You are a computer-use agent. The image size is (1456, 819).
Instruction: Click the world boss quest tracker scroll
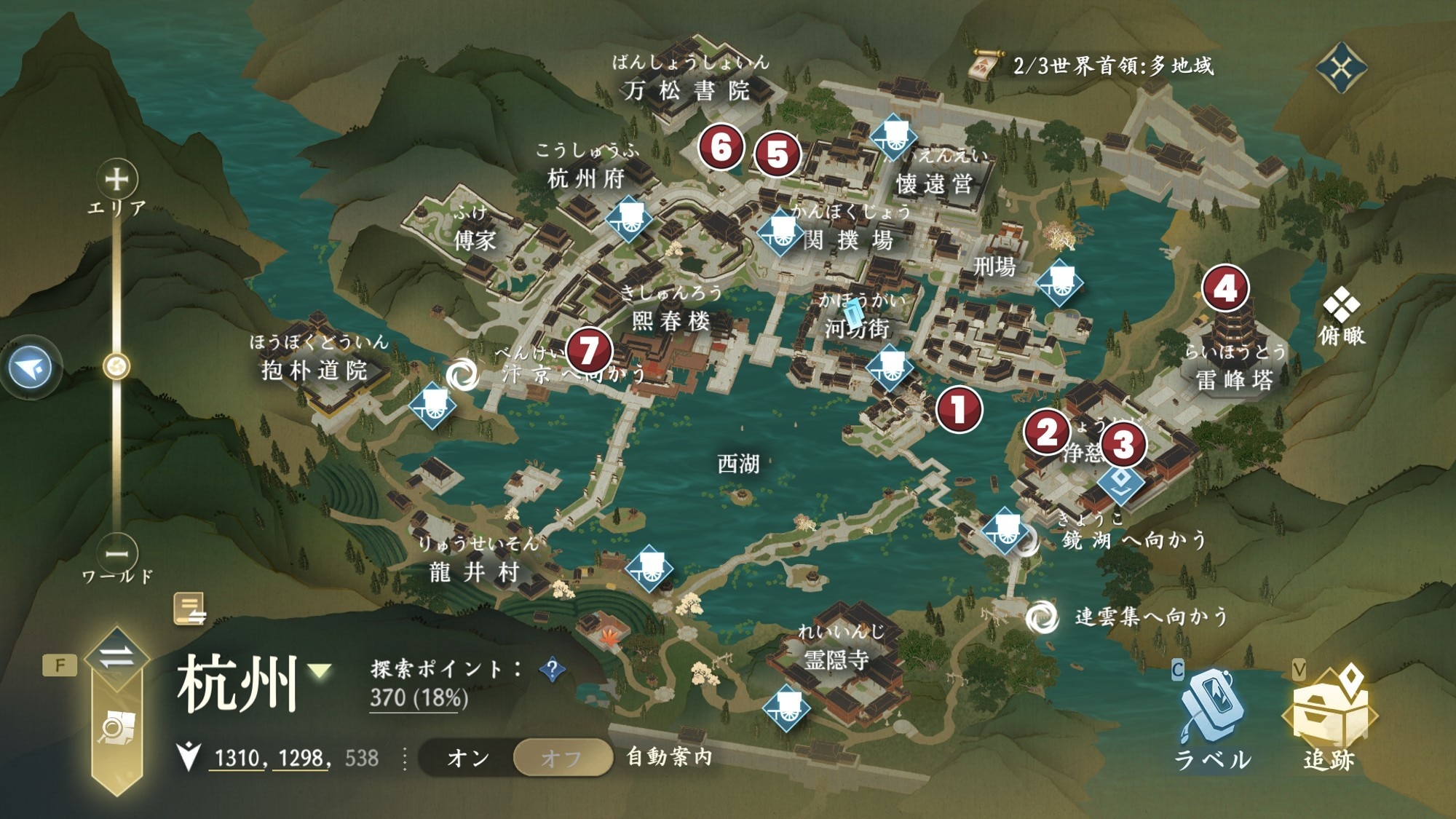[984, 66]
